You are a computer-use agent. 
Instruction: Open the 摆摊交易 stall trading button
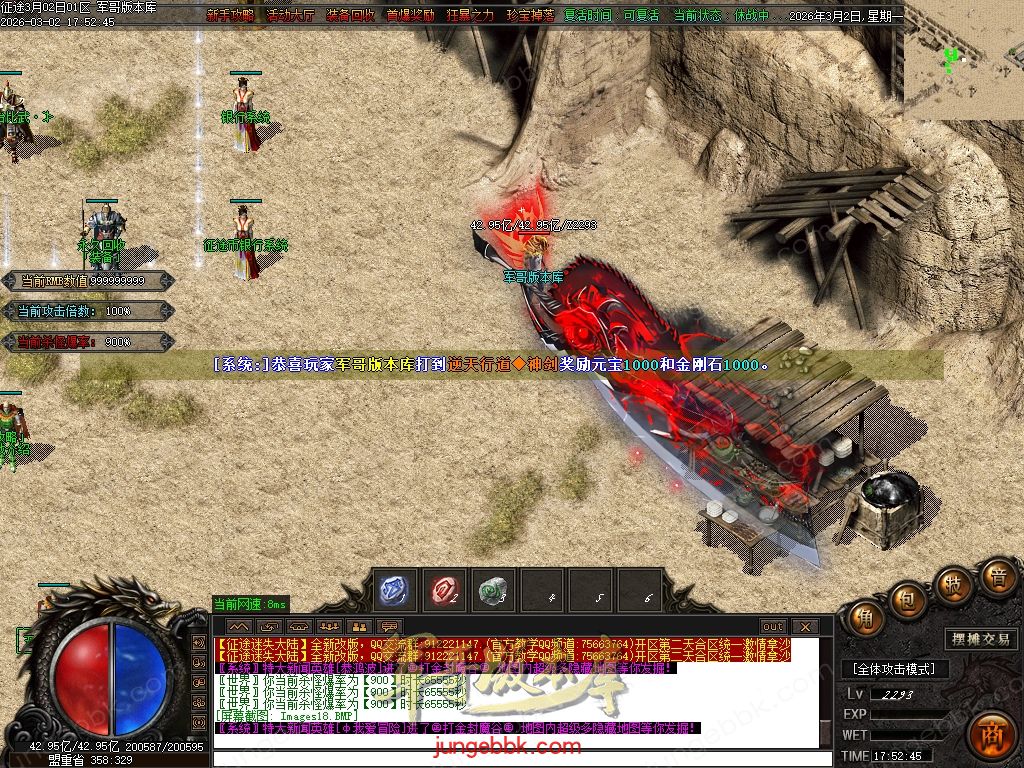coord(979,639)
